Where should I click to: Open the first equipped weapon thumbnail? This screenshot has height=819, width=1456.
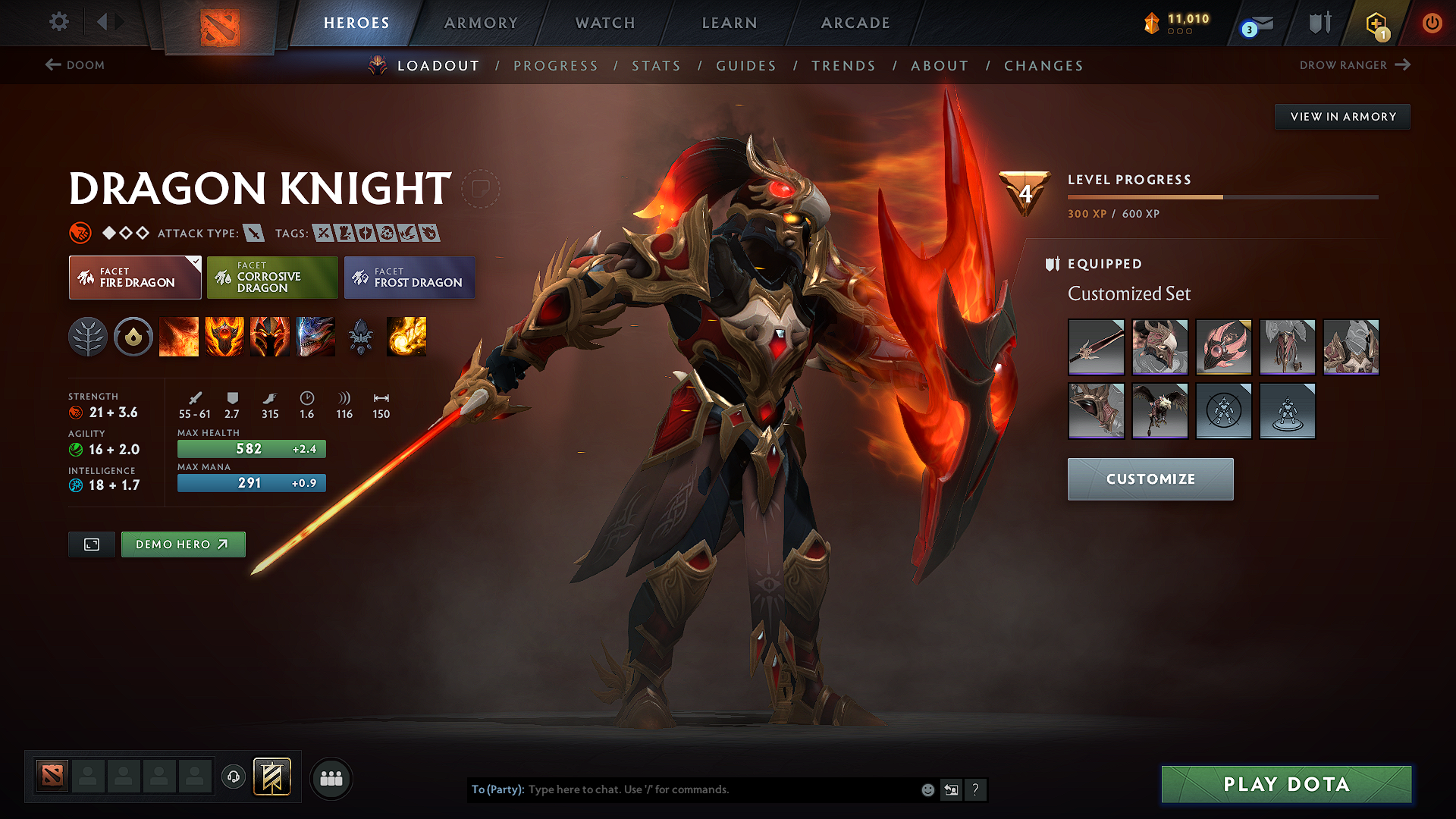(1096, 347)
